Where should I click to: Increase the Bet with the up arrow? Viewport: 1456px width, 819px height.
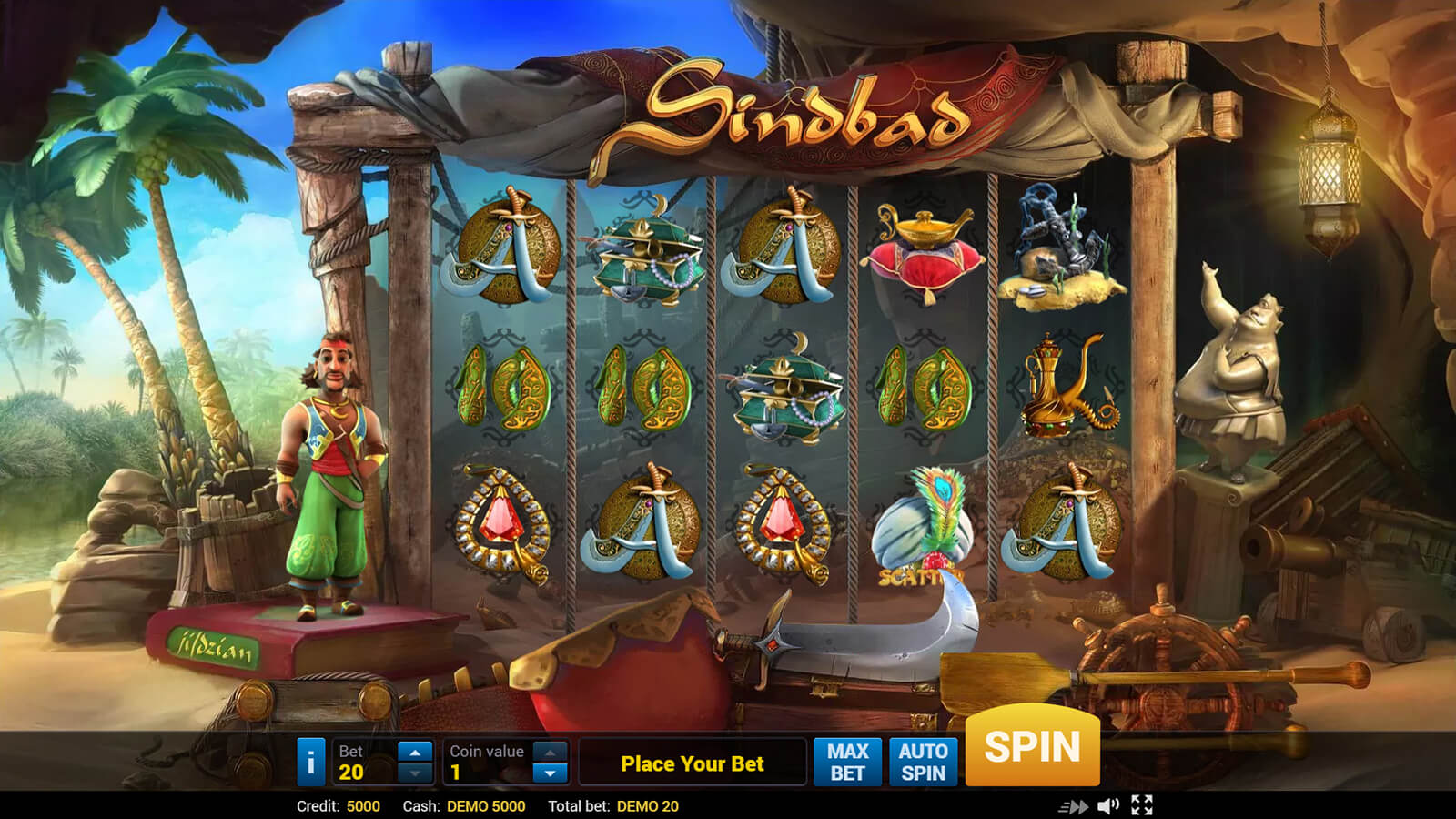415,752
